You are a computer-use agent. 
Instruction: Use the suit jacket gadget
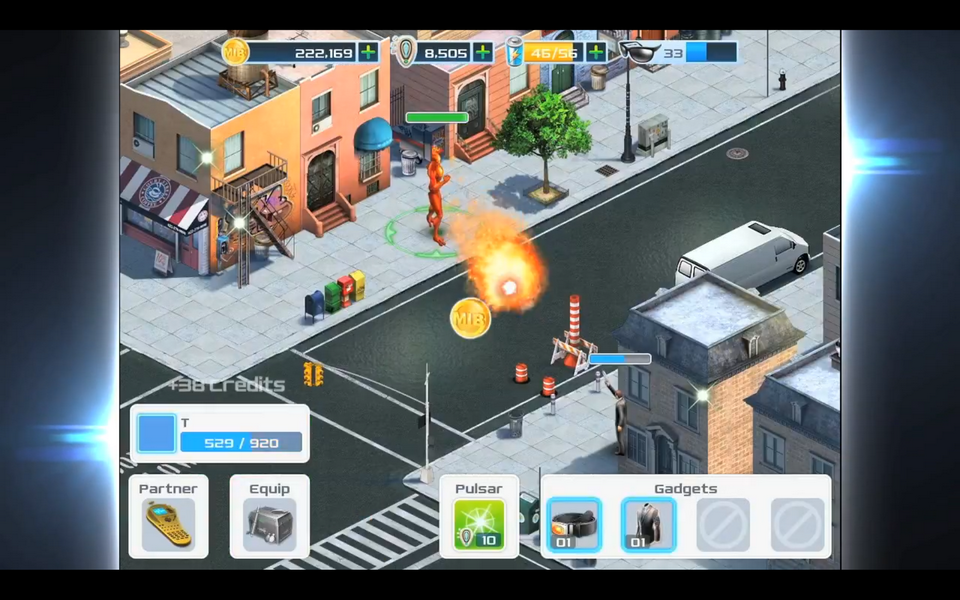coord(648,525)
